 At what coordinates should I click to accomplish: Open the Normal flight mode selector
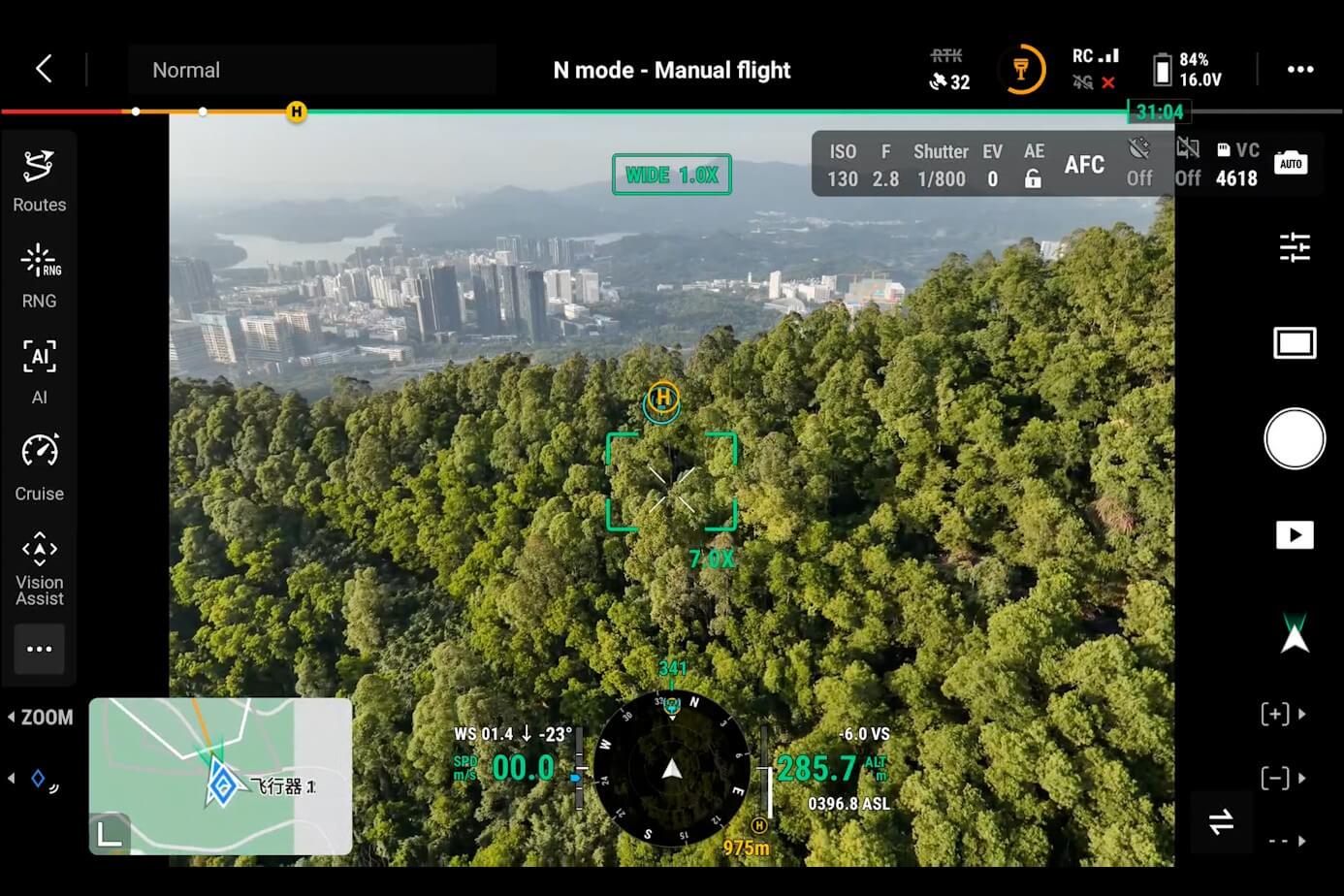[x=186, y=69]
